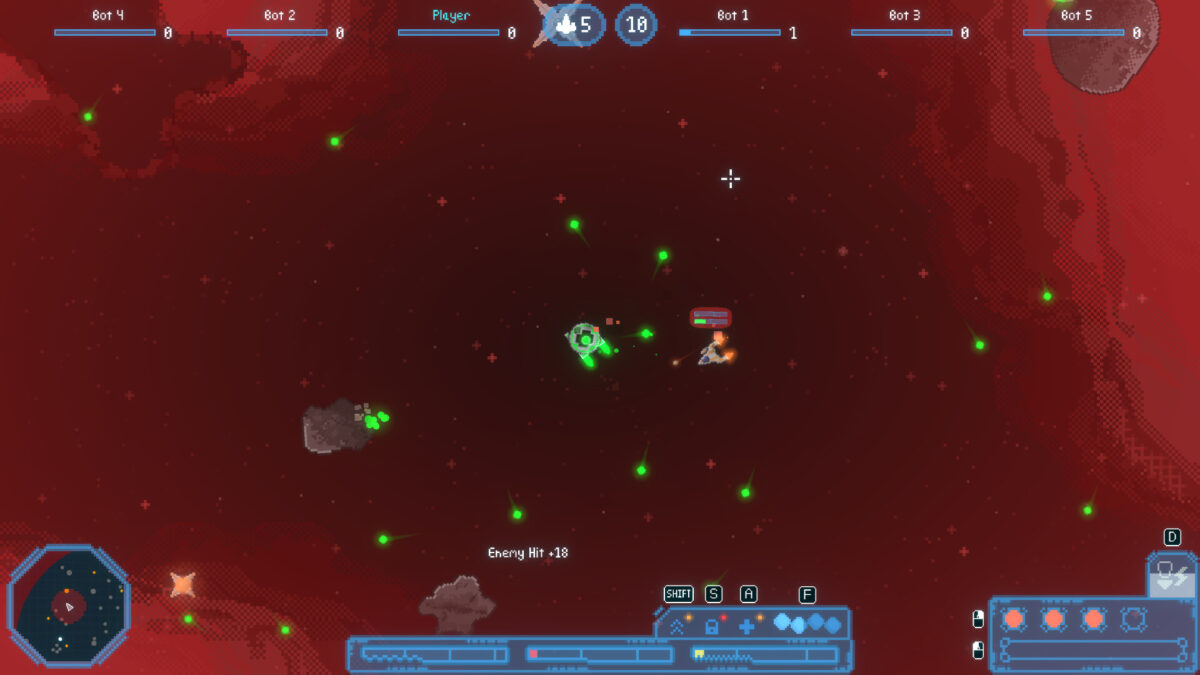Activate the double-chevron boost ability

677,627
